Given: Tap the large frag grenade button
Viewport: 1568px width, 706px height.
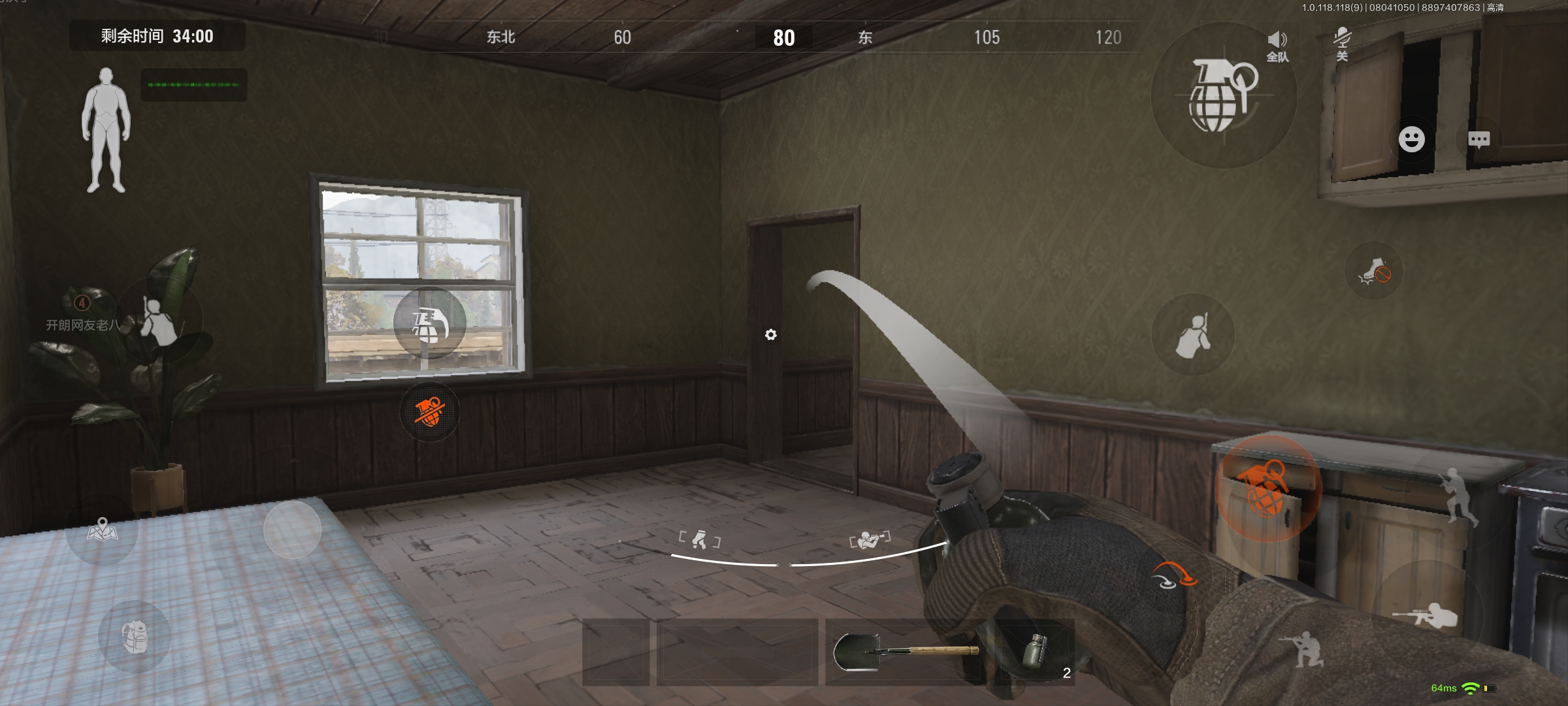Looking at the screenshot, I should click(x=1222, y=95).
